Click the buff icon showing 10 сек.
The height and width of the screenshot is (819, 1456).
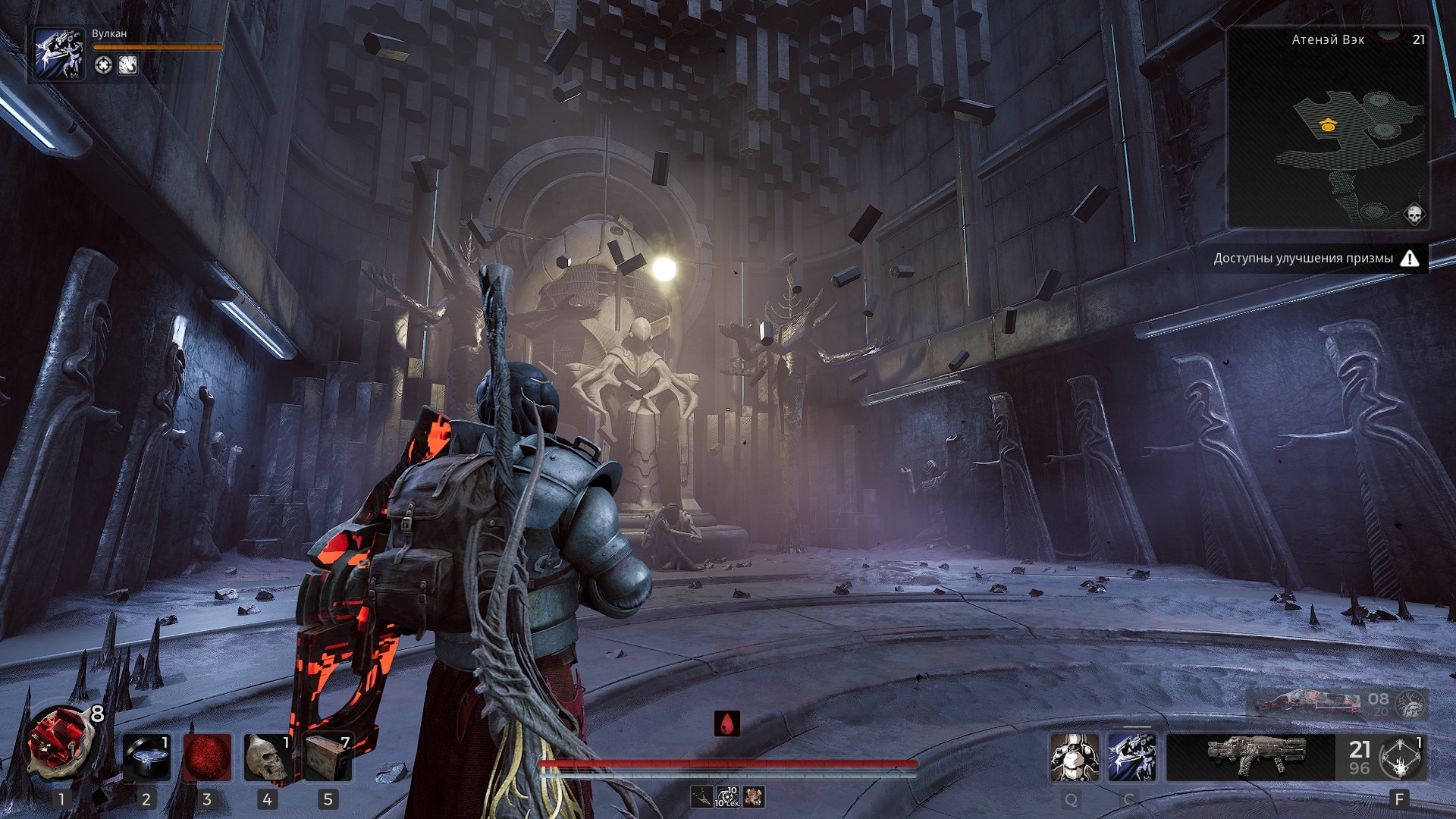tap(727, 797)
